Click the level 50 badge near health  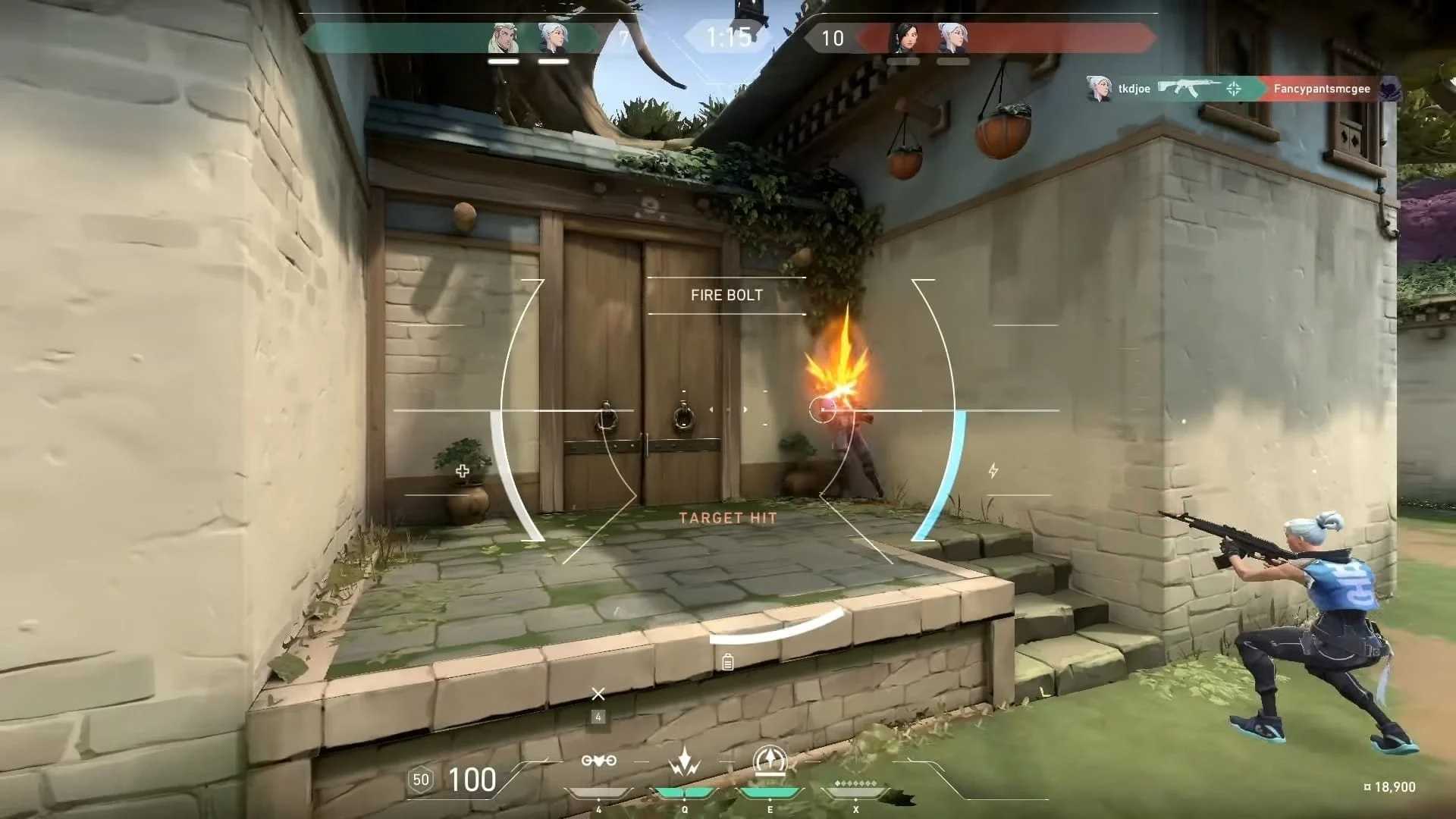(x=422, y=780)
